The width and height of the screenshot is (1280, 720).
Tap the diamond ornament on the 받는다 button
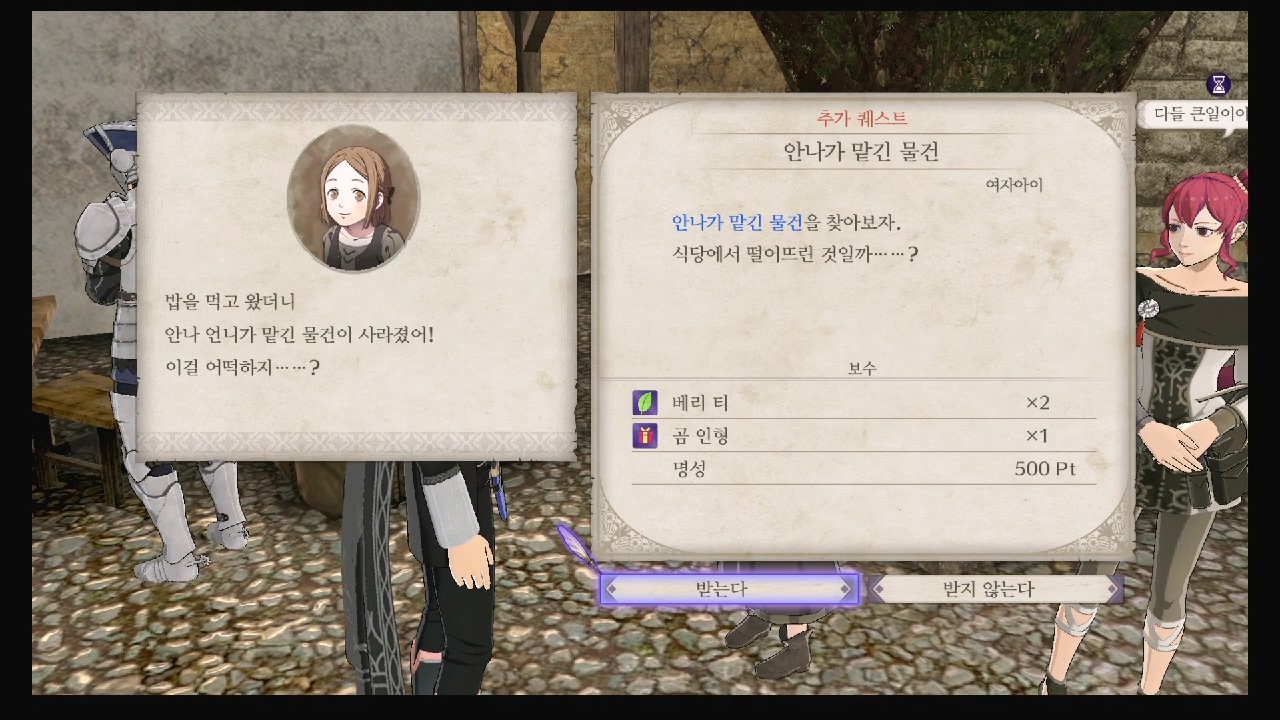pyautogui.click(x=611, y=589)
